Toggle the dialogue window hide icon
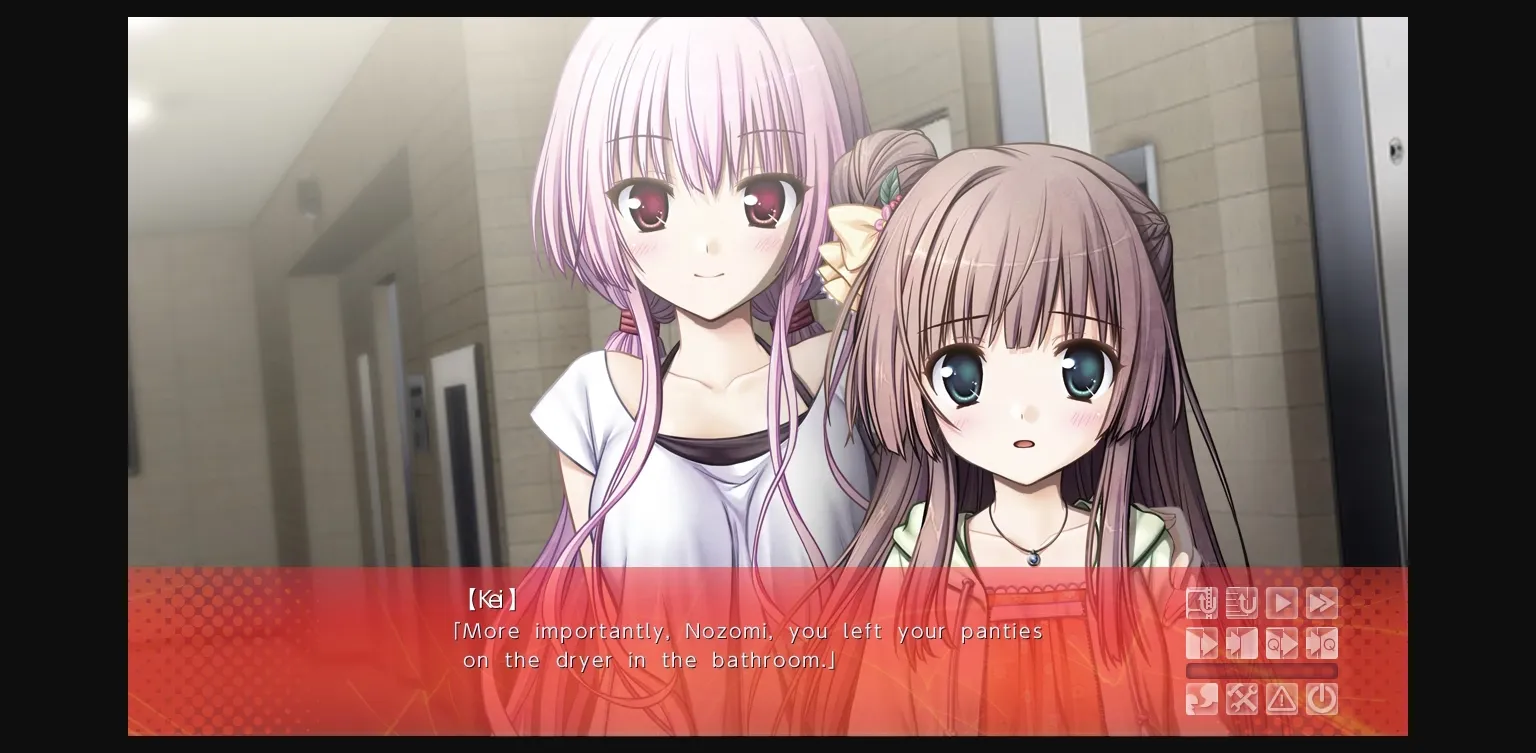Screen dimensions: 1536x753 1321,699
